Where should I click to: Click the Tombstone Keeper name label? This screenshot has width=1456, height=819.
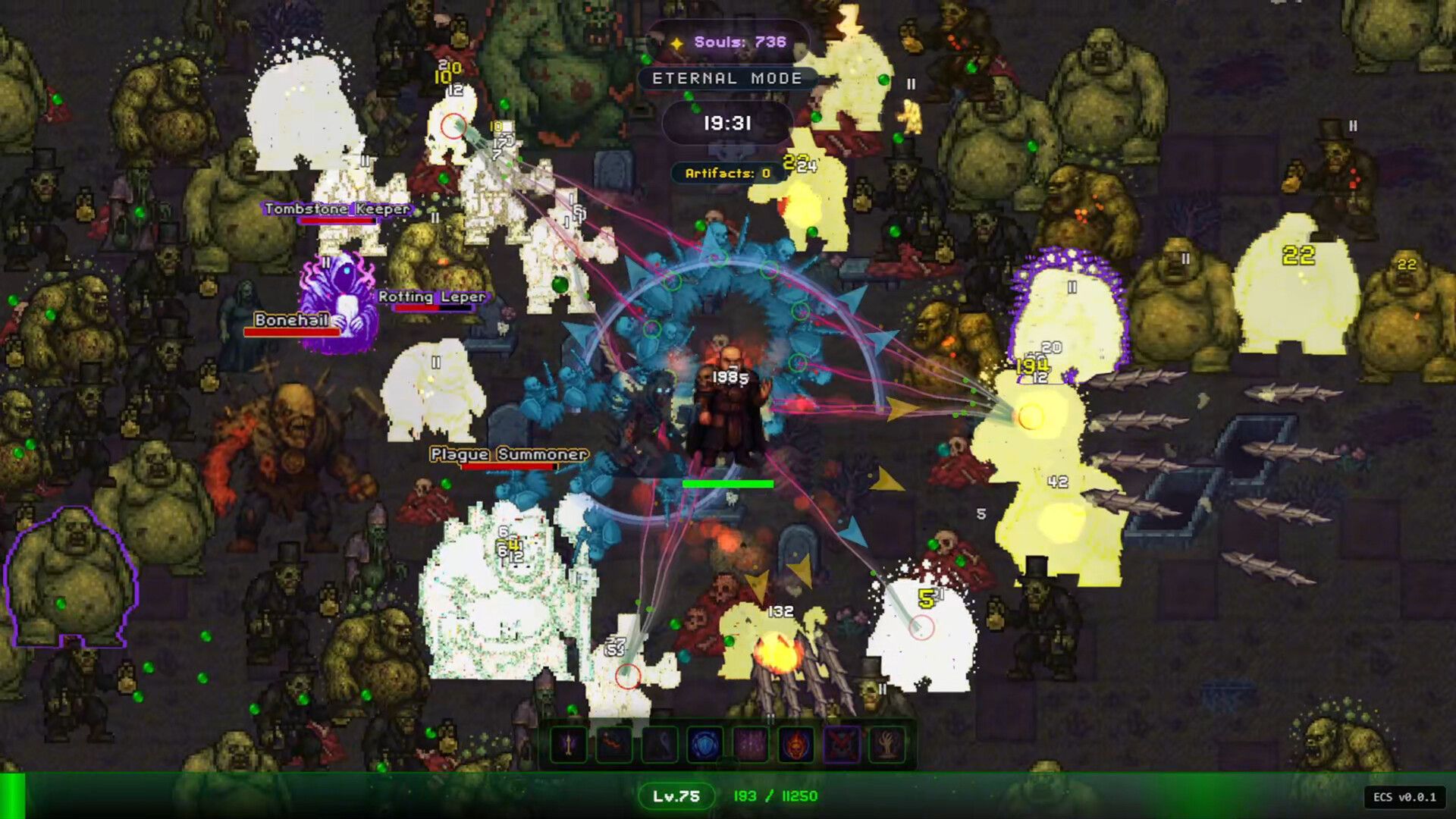(336, 208)
